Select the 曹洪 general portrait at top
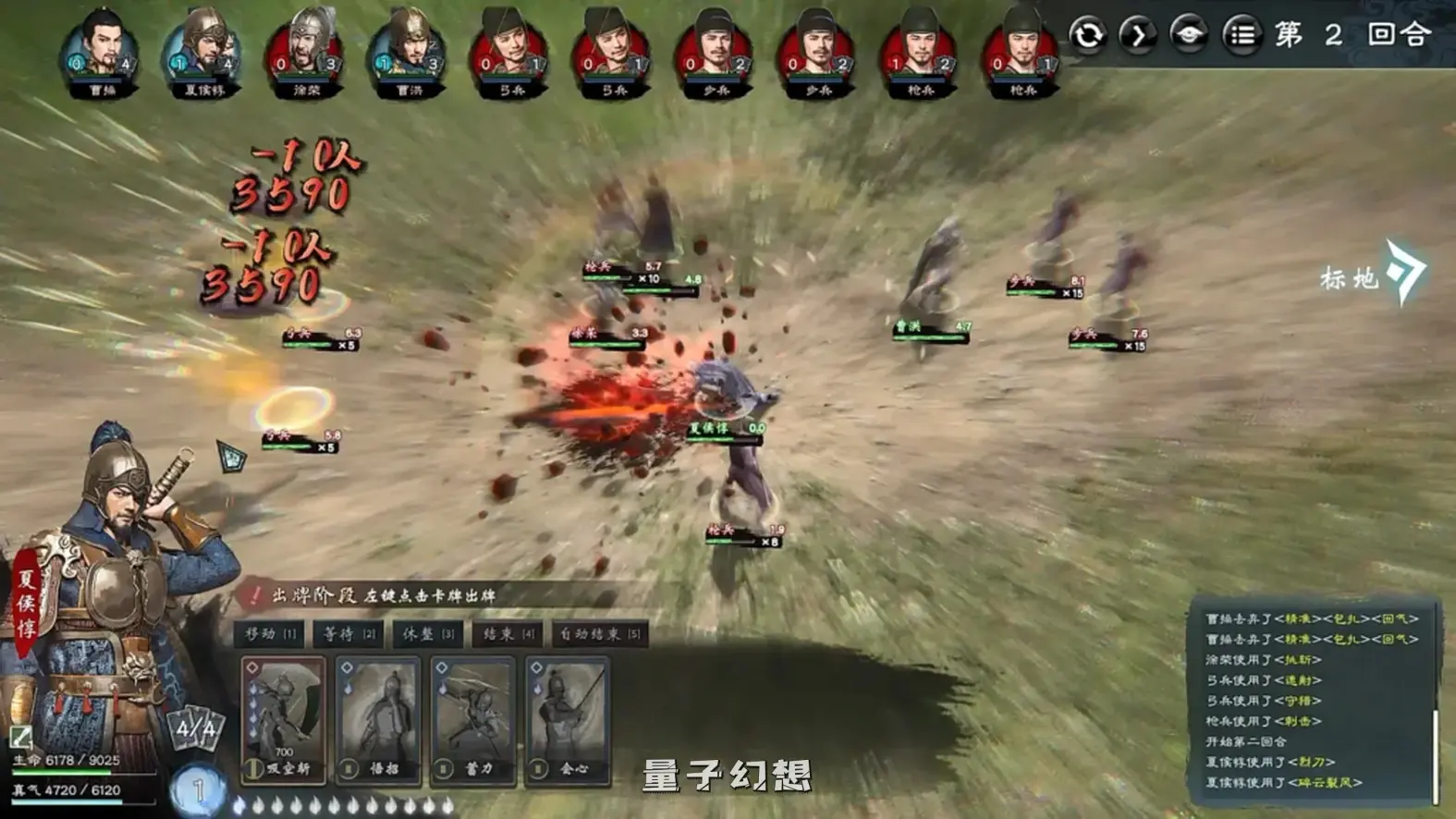 click(410, 44)
